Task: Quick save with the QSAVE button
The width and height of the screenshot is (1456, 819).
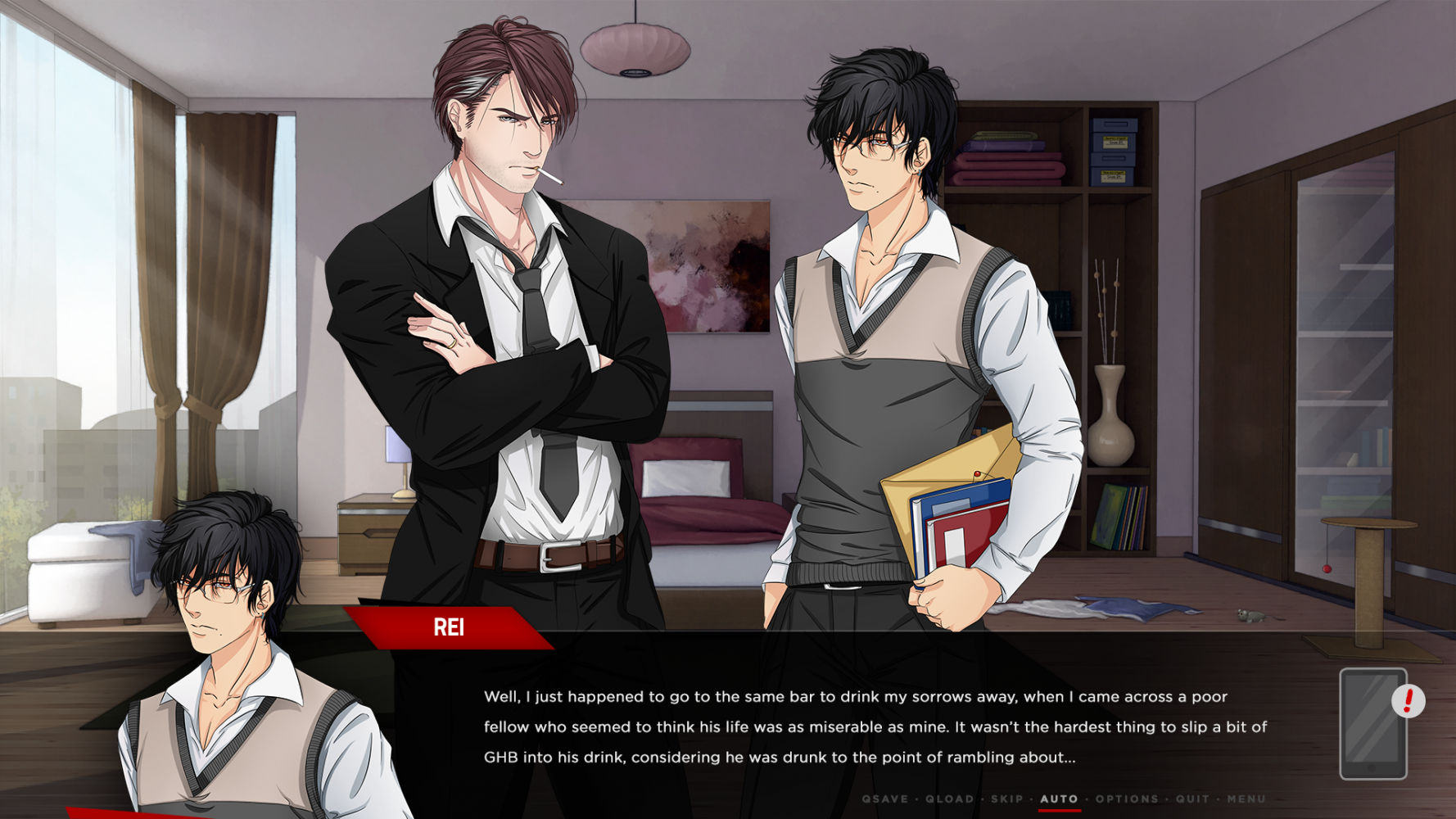Action: tap(884, 799)
